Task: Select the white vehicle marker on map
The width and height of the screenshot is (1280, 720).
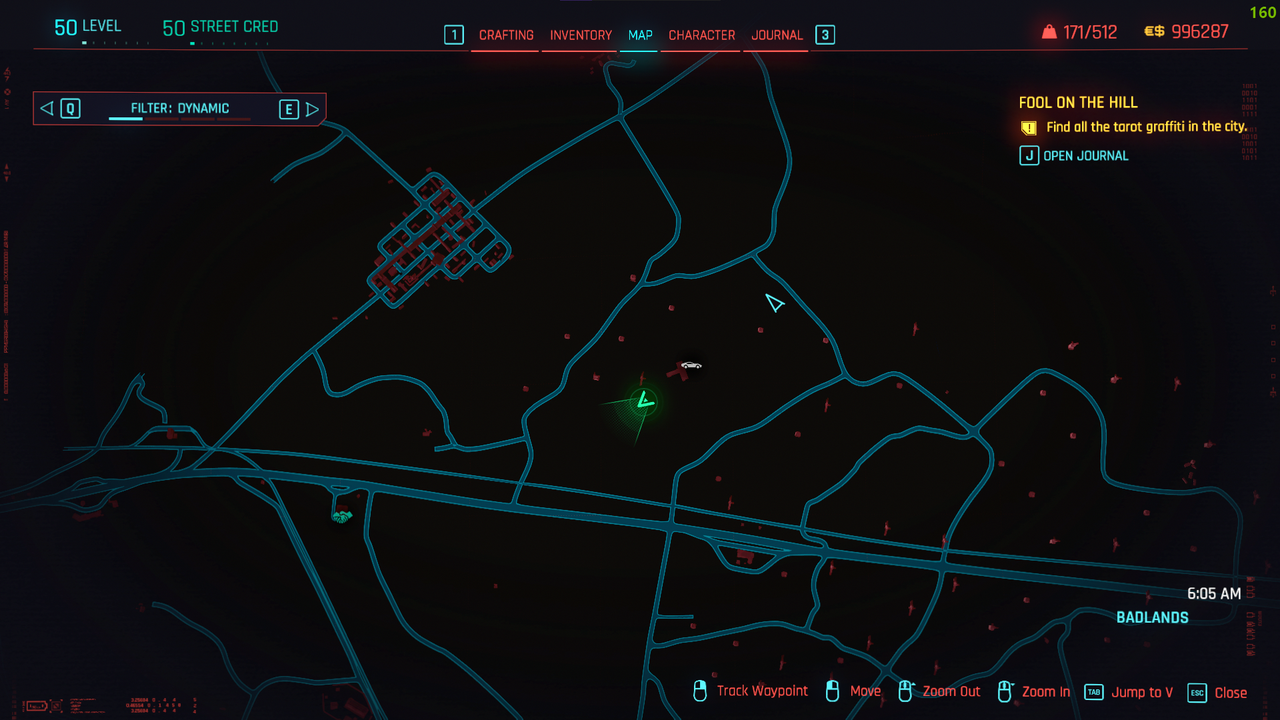Action: (x=690, y=365)
